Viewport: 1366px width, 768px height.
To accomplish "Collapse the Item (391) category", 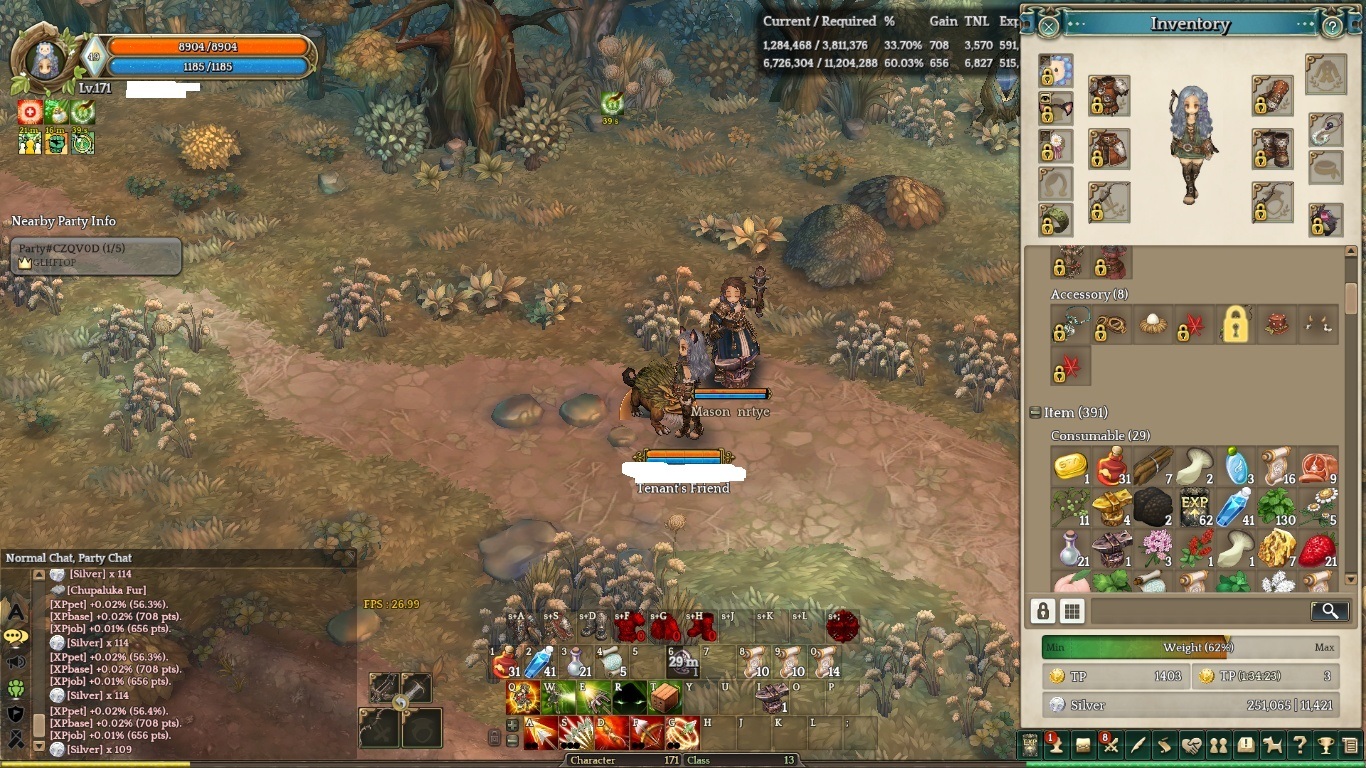I will (1035, 412).
